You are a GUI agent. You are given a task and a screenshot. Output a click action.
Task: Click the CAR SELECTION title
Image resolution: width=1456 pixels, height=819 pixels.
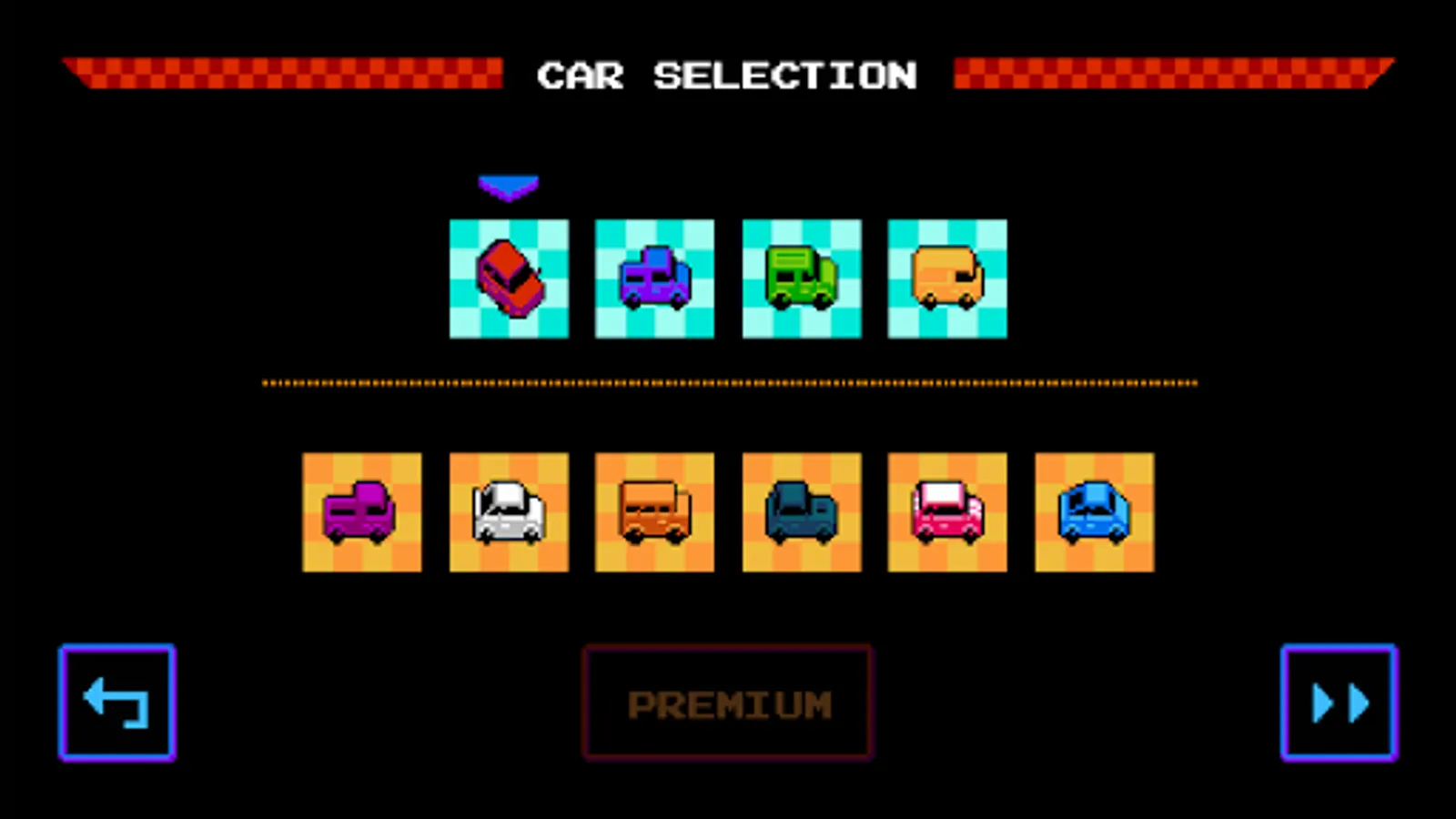(727, 76)
